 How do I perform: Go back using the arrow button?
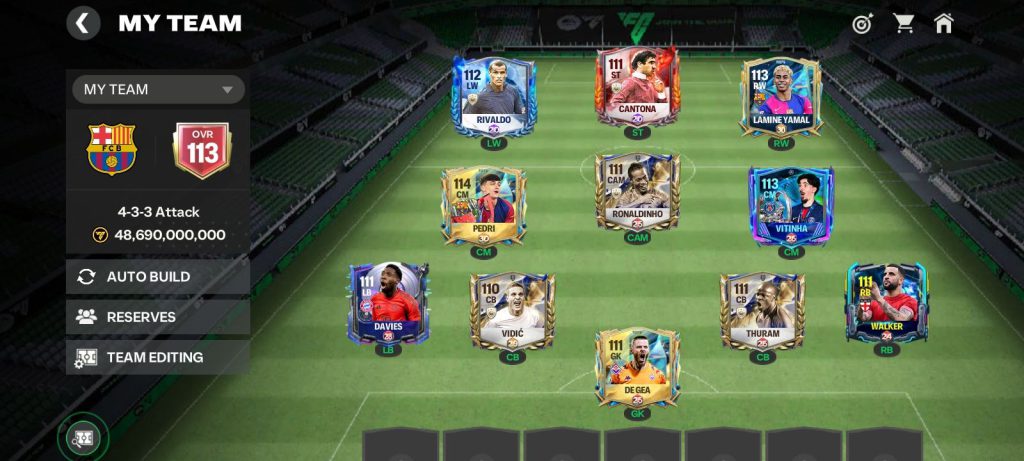pyautogui.click(x=83, y=23)
